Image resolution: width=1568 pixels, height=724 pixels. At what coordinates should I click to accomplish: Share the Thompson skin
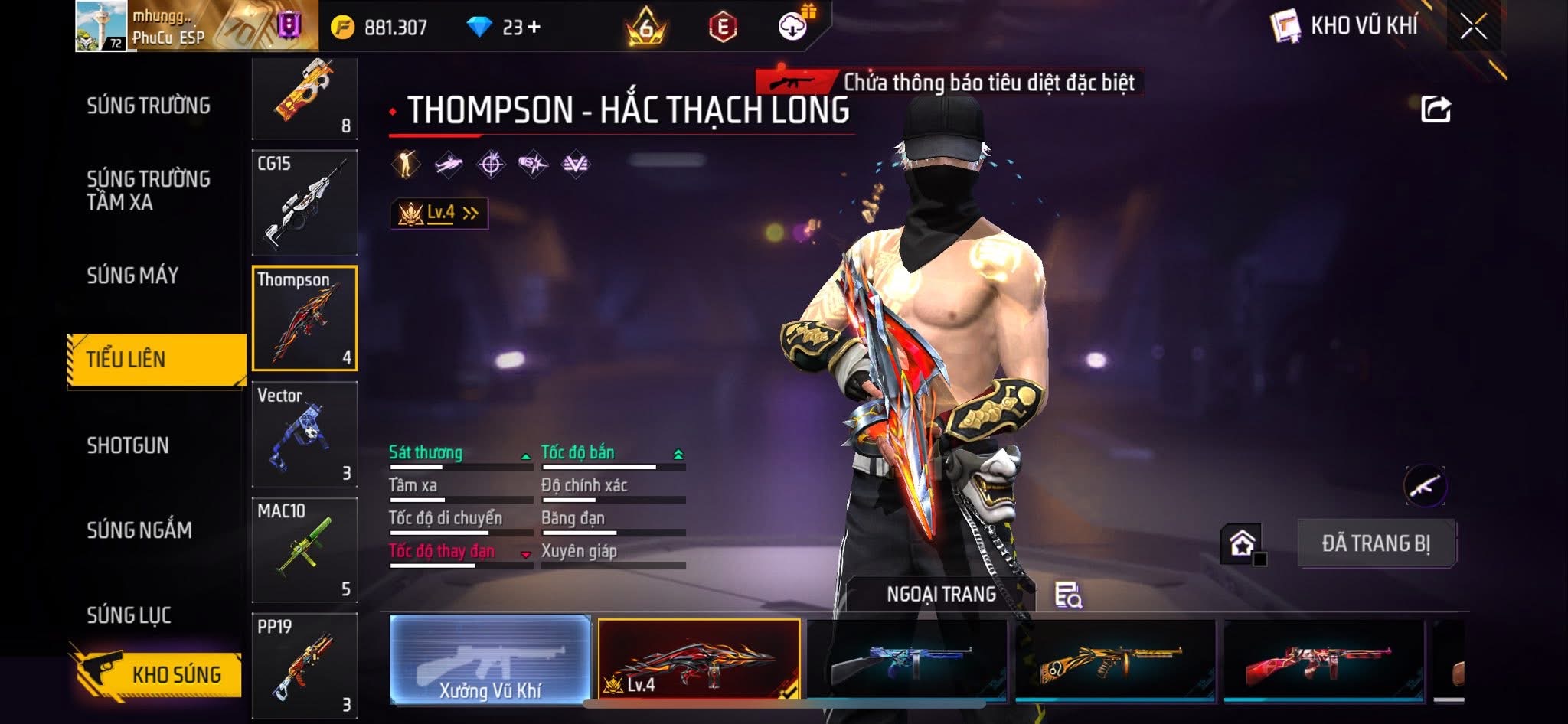[1436, 109]
